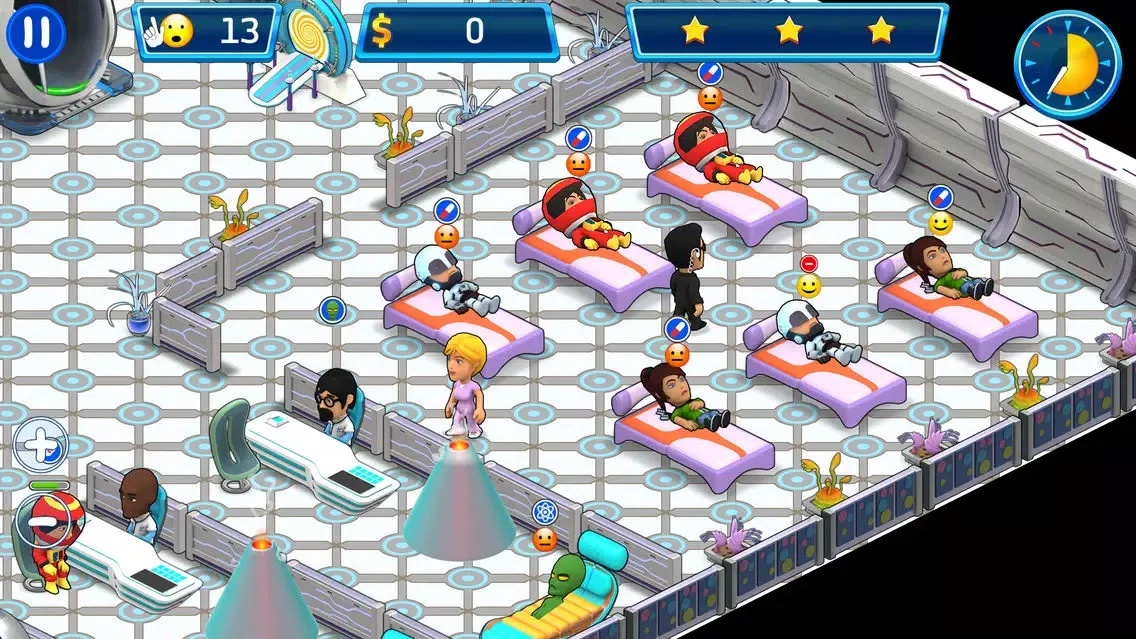
Task: Click the green alien face marker
Action: point(331,310)
